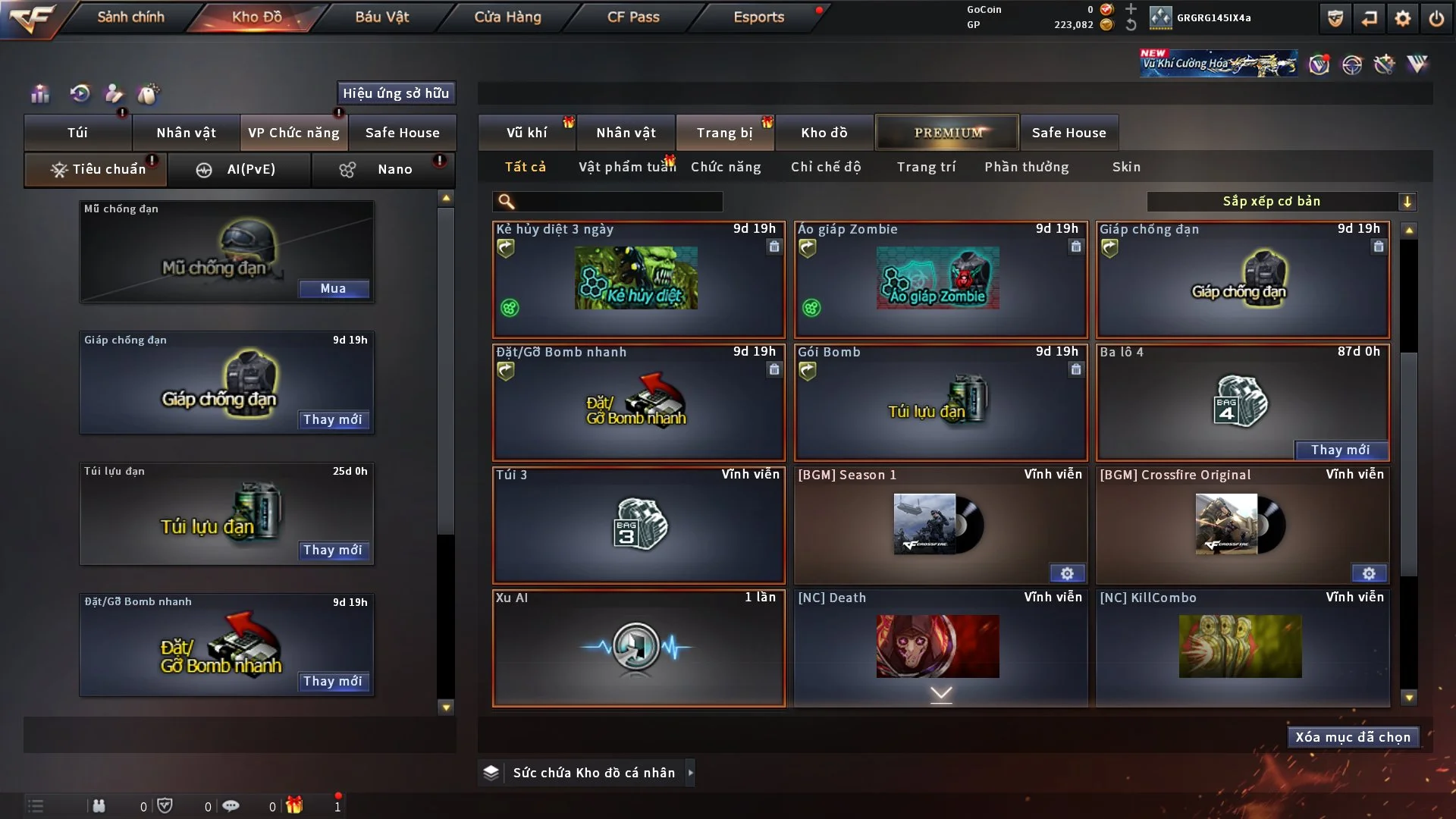
Task: Open the CF Pass tab
Action: tap(633, 17)
